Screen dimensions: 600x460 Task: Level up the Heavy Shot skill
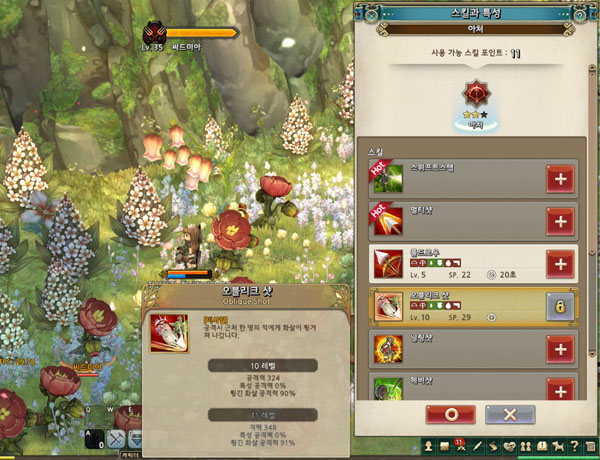point(560,389)
